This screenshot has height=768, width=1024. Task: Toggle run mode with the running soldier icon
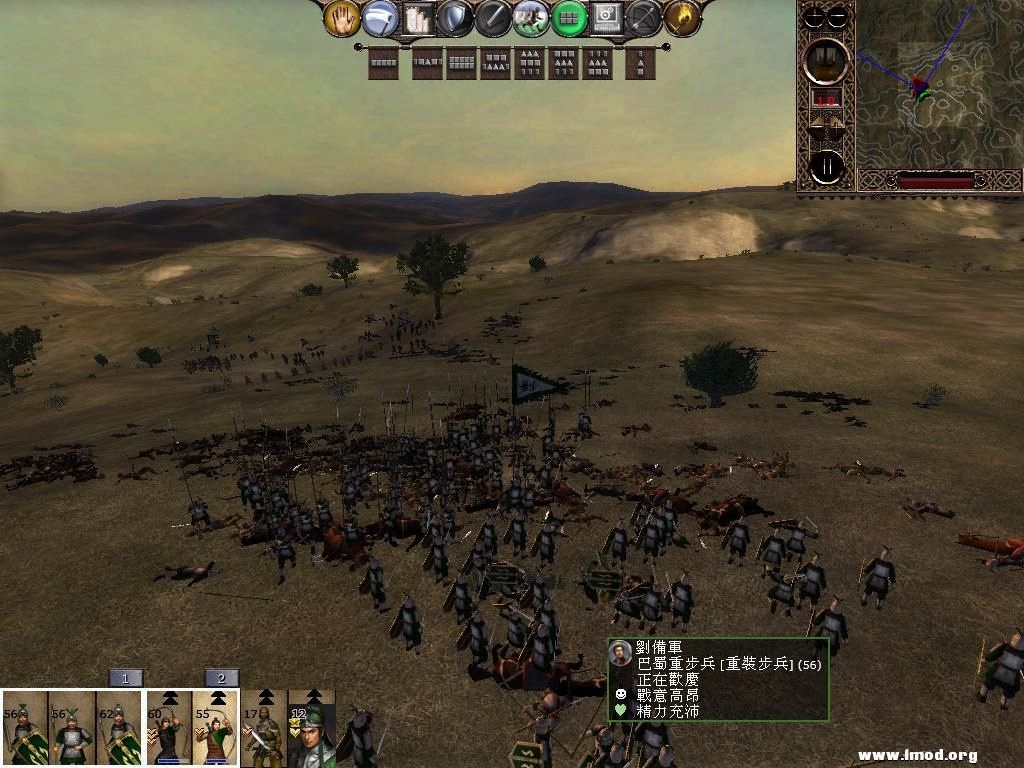click(x=531, y=18)
